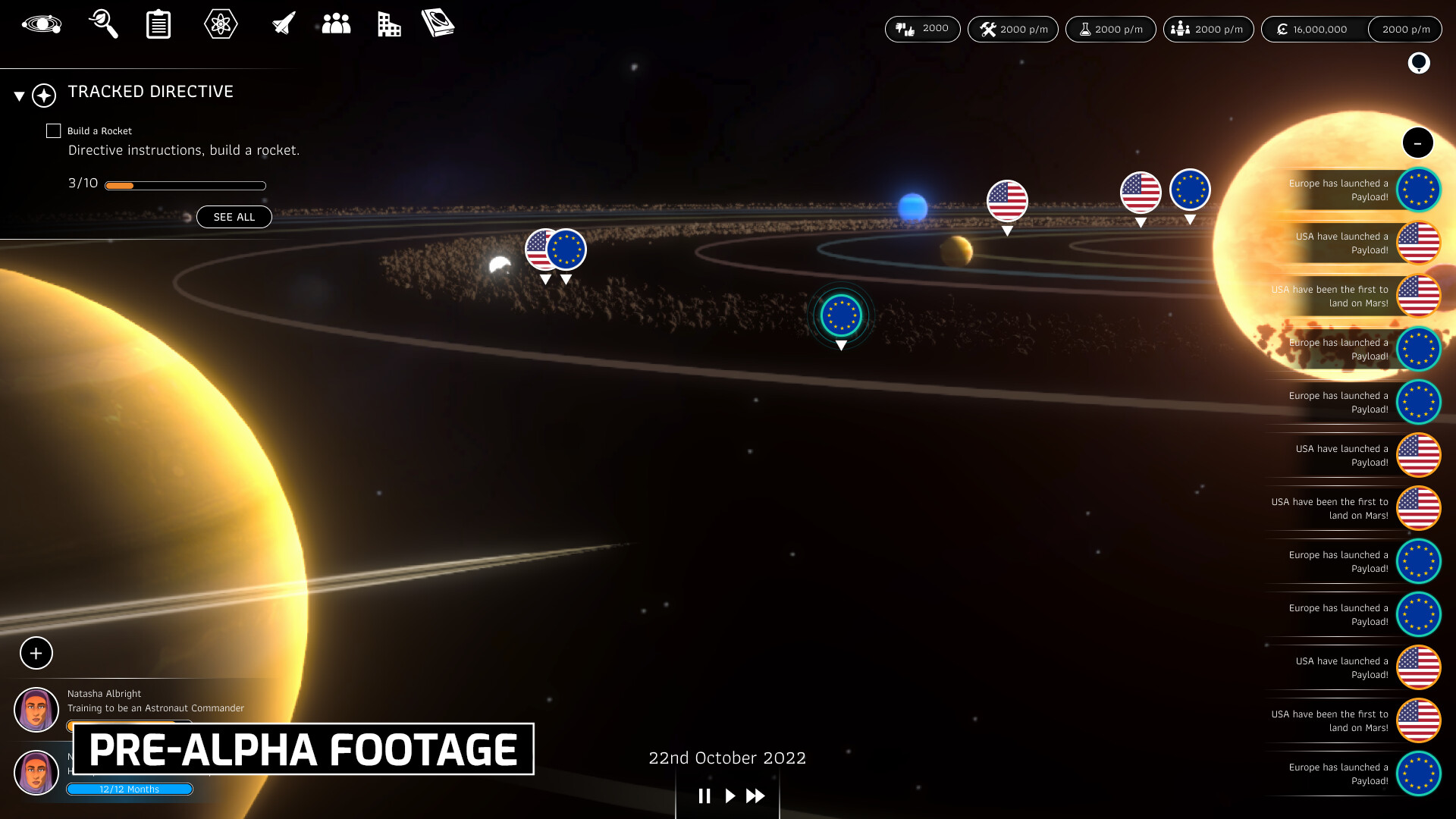This screenshot has width=1456, height=819.
Task: Collapse the notifications list with minus button
Action: point(1417,143)
